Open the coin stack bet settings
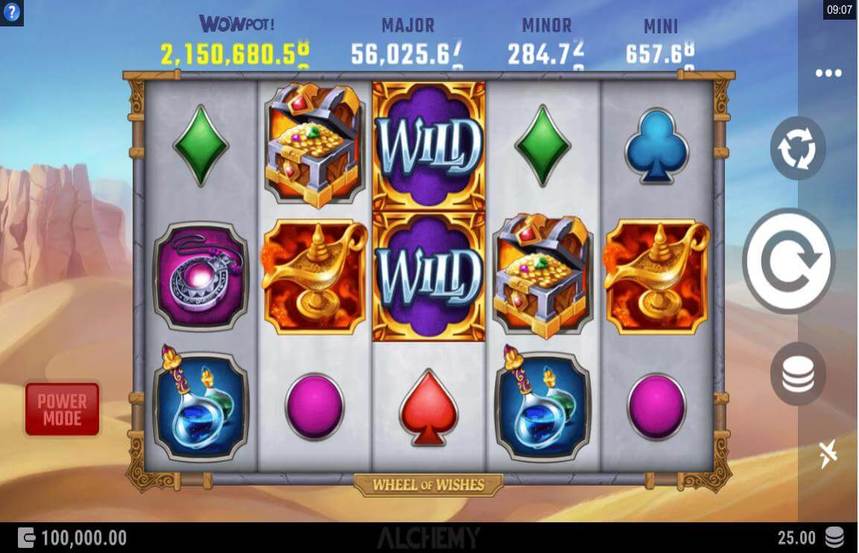Image resolution: width=859 pixels, height=553 pixels. (797, 374)
